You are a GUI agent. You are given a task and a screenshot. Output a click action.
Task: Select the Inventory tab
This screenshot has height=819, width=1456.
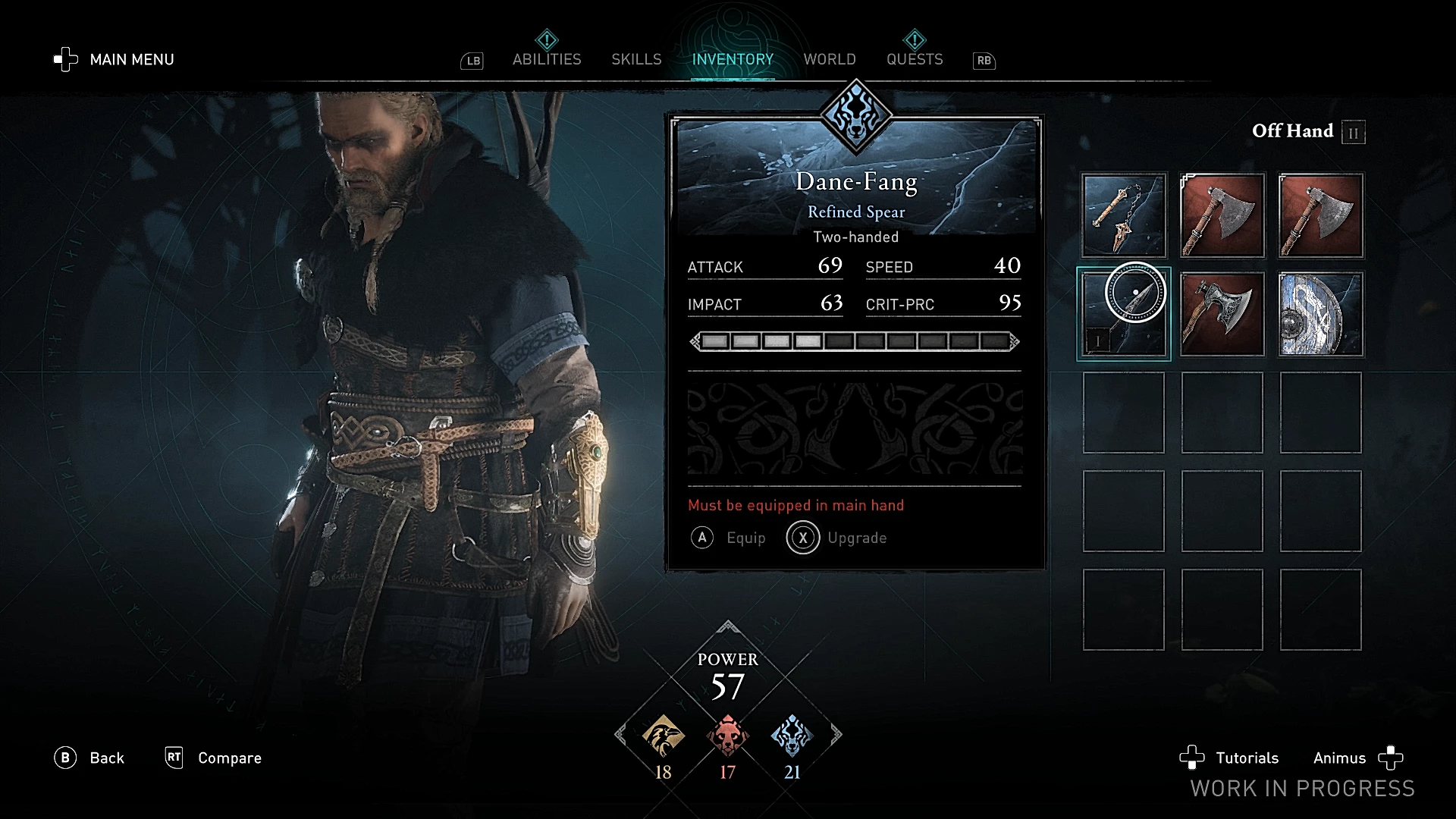coord(733,59)
